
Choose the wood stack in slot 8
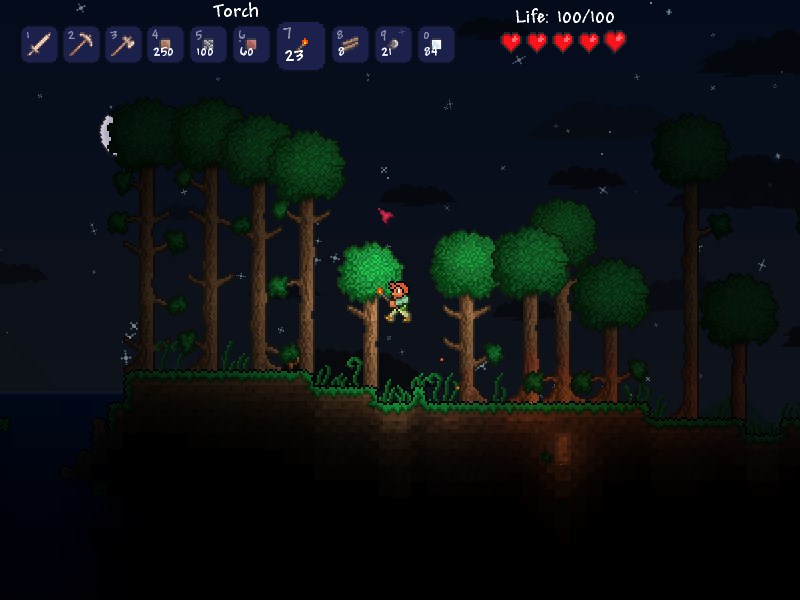351,45
